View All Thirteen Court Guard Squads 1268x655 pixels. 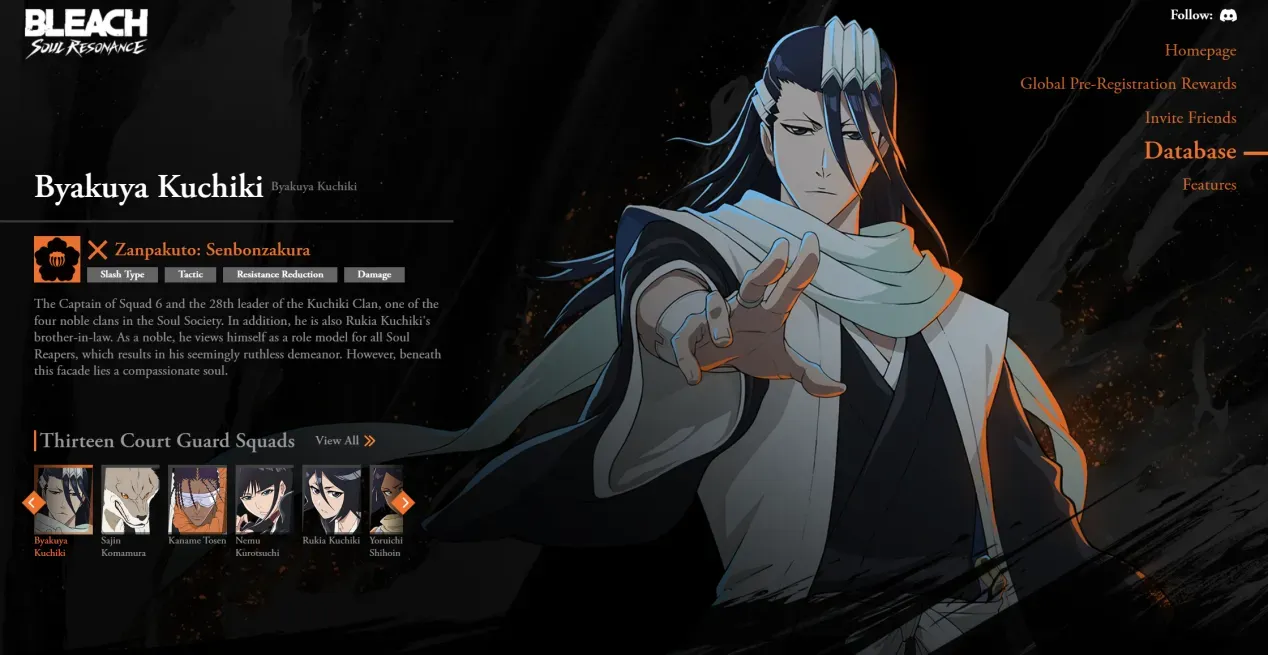[x=345, y=441]
